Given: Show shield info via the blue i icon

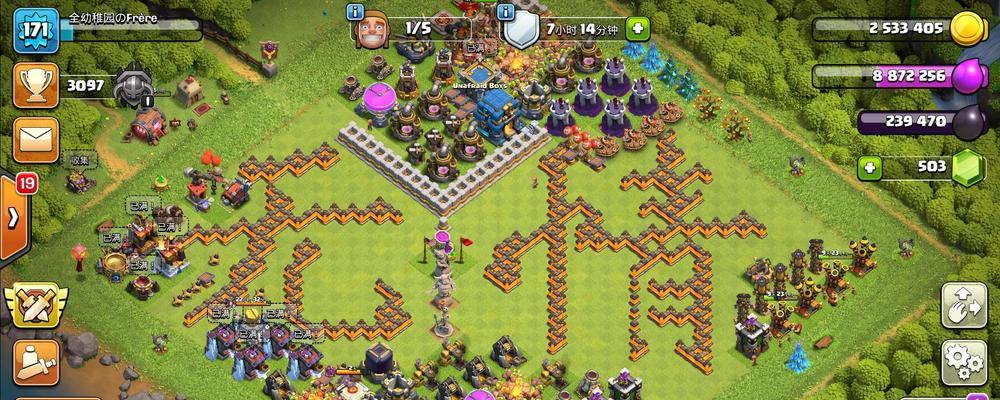Looking at the screenshot, I should point(508,12).
